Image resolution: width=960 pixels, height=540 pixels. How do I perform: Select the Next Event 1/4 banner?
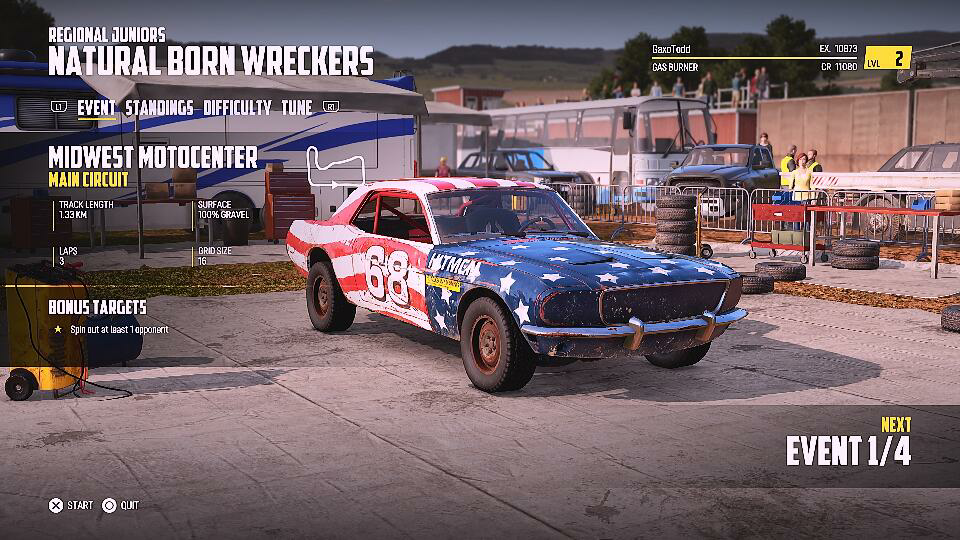pyautogui.click(x=848, y=443)
